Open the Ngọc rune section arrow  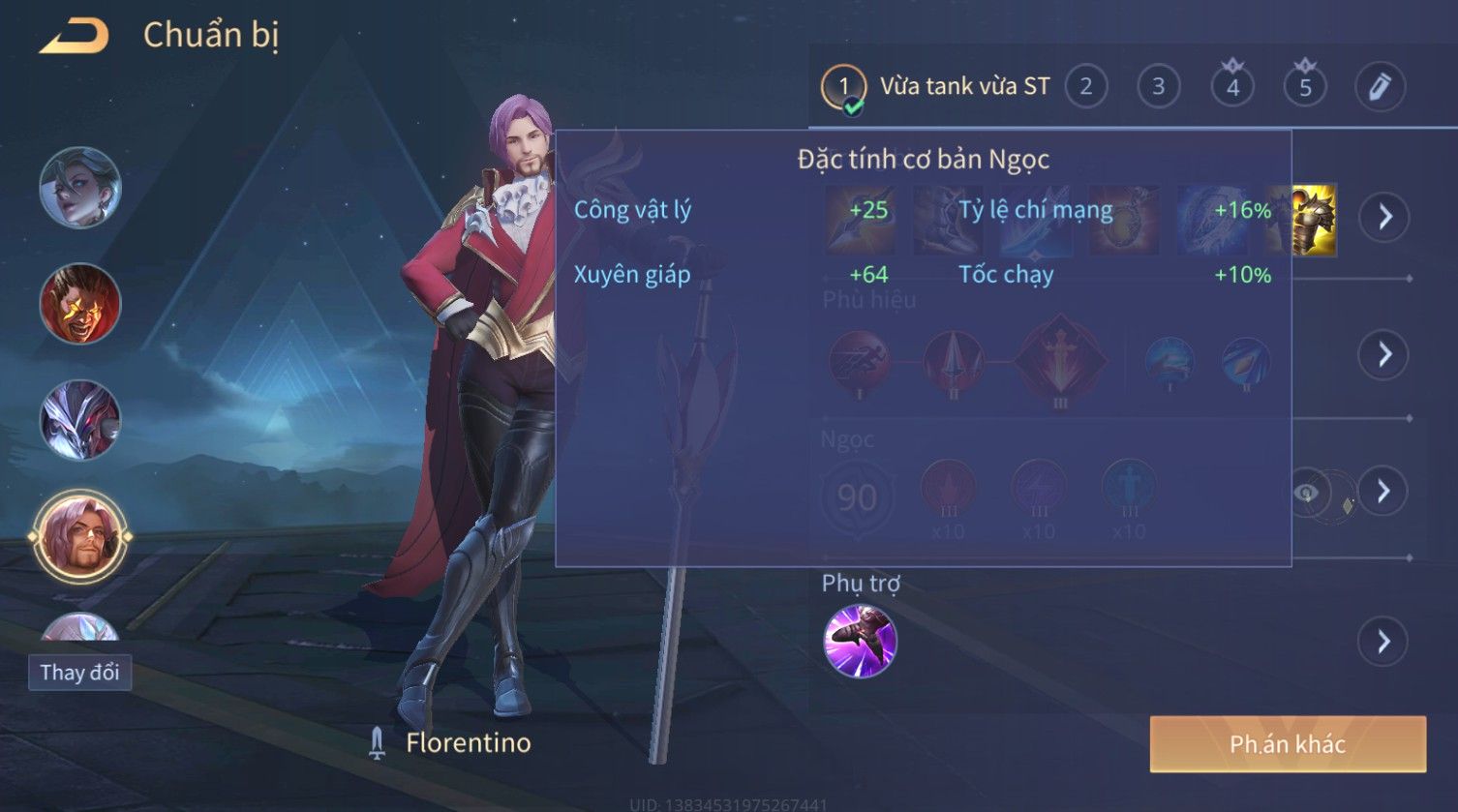click(x=1384, y=492)
